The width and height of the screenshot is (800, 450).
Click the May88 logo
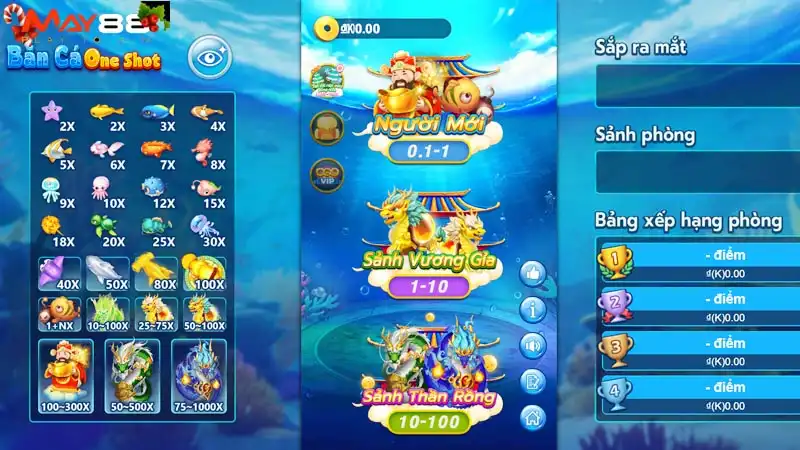(x=48, y=20)
